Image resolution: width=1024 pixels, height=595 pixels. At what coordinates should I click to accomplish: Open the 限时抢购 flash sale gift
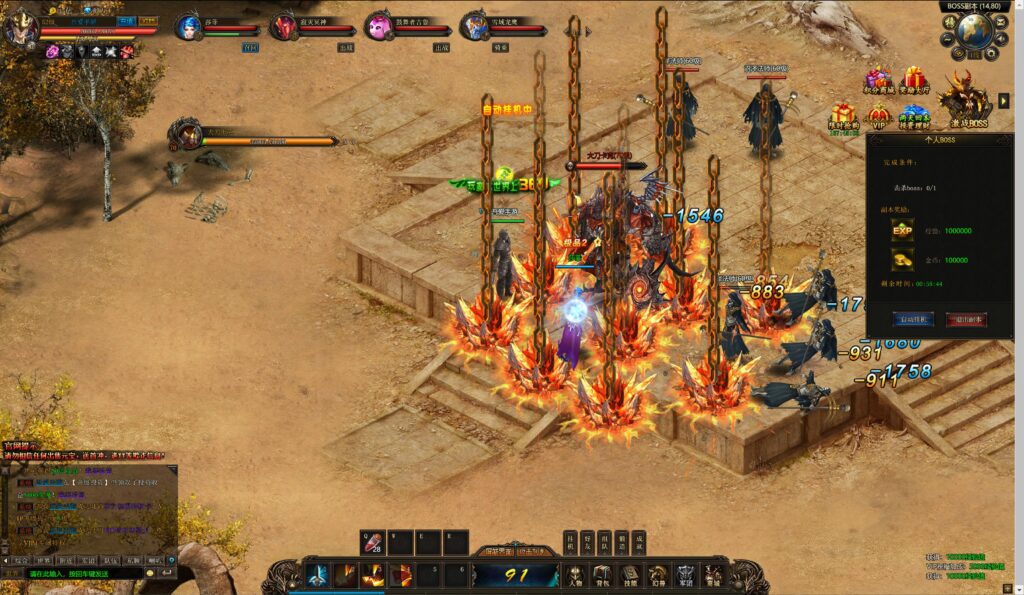click(843, 117)
